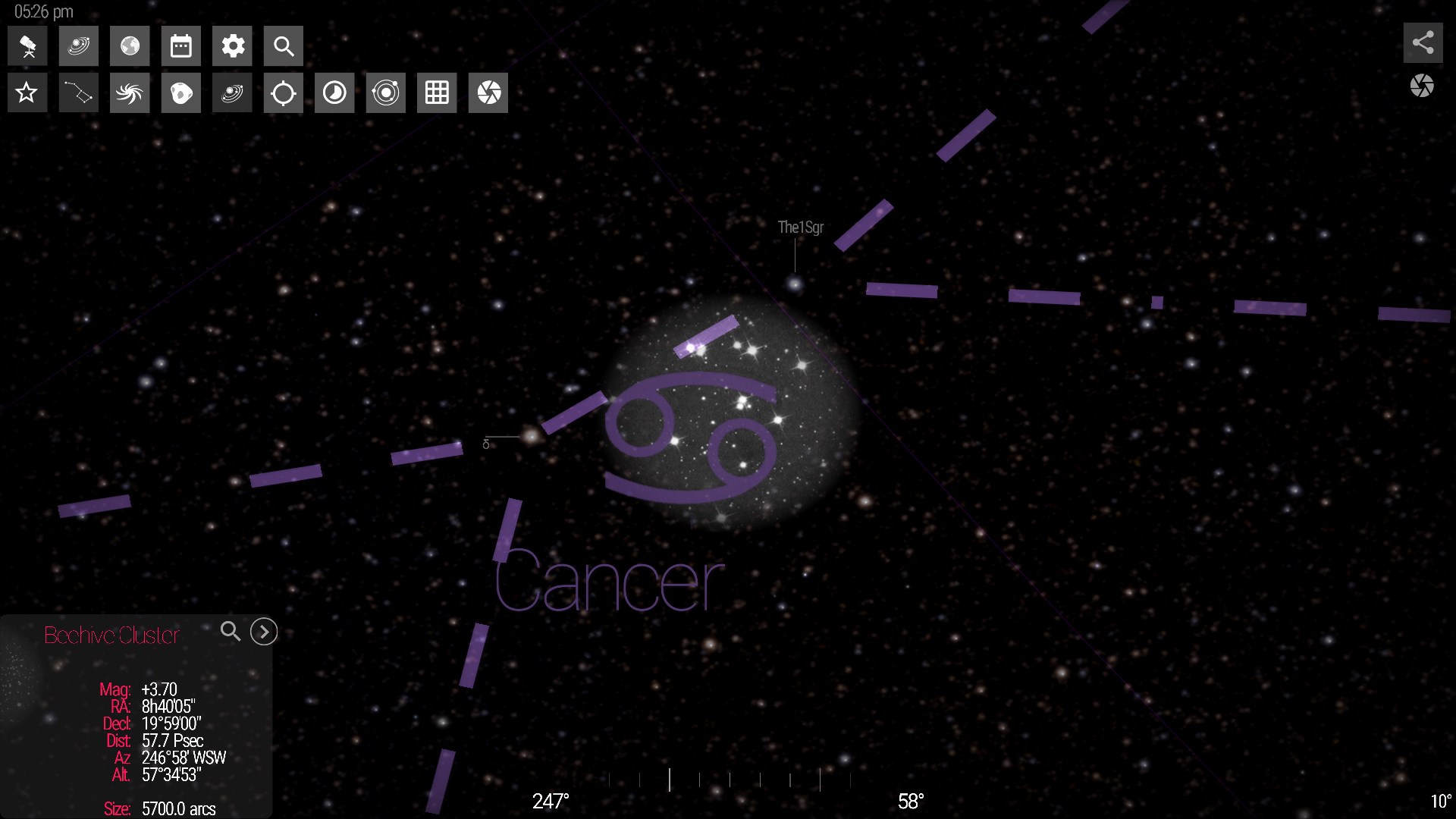Toggle constellation lines display
This screenshot has width=1456, height=819.
pyautogui.click(x=78, y=93)
